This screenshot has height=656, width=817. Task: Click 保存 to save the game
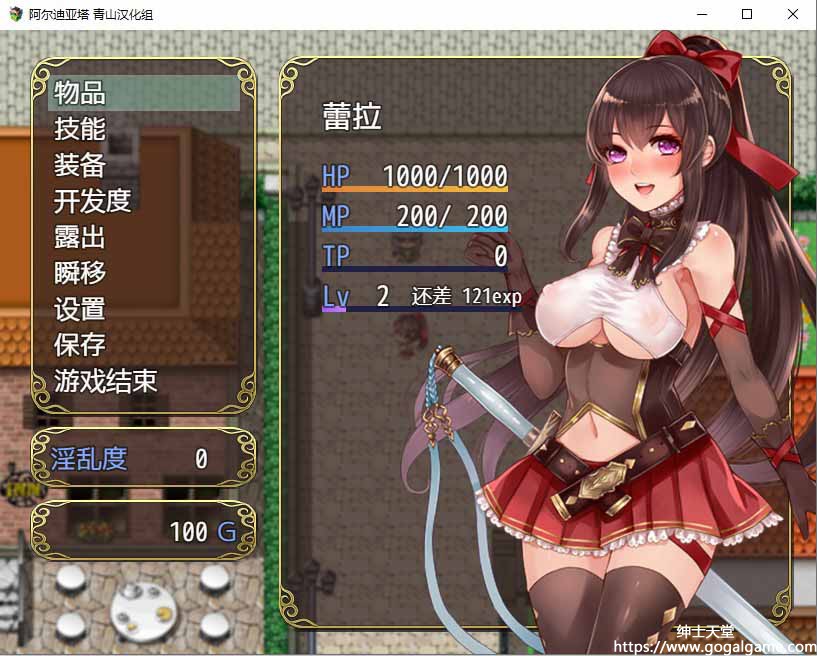[80, 345]
